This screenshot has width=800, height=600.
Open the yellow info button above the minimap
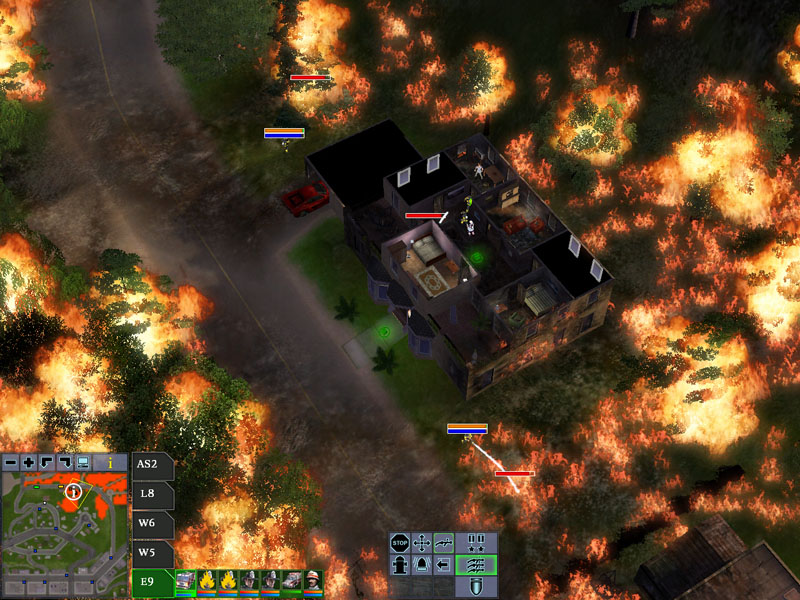(x=109, y=463)
